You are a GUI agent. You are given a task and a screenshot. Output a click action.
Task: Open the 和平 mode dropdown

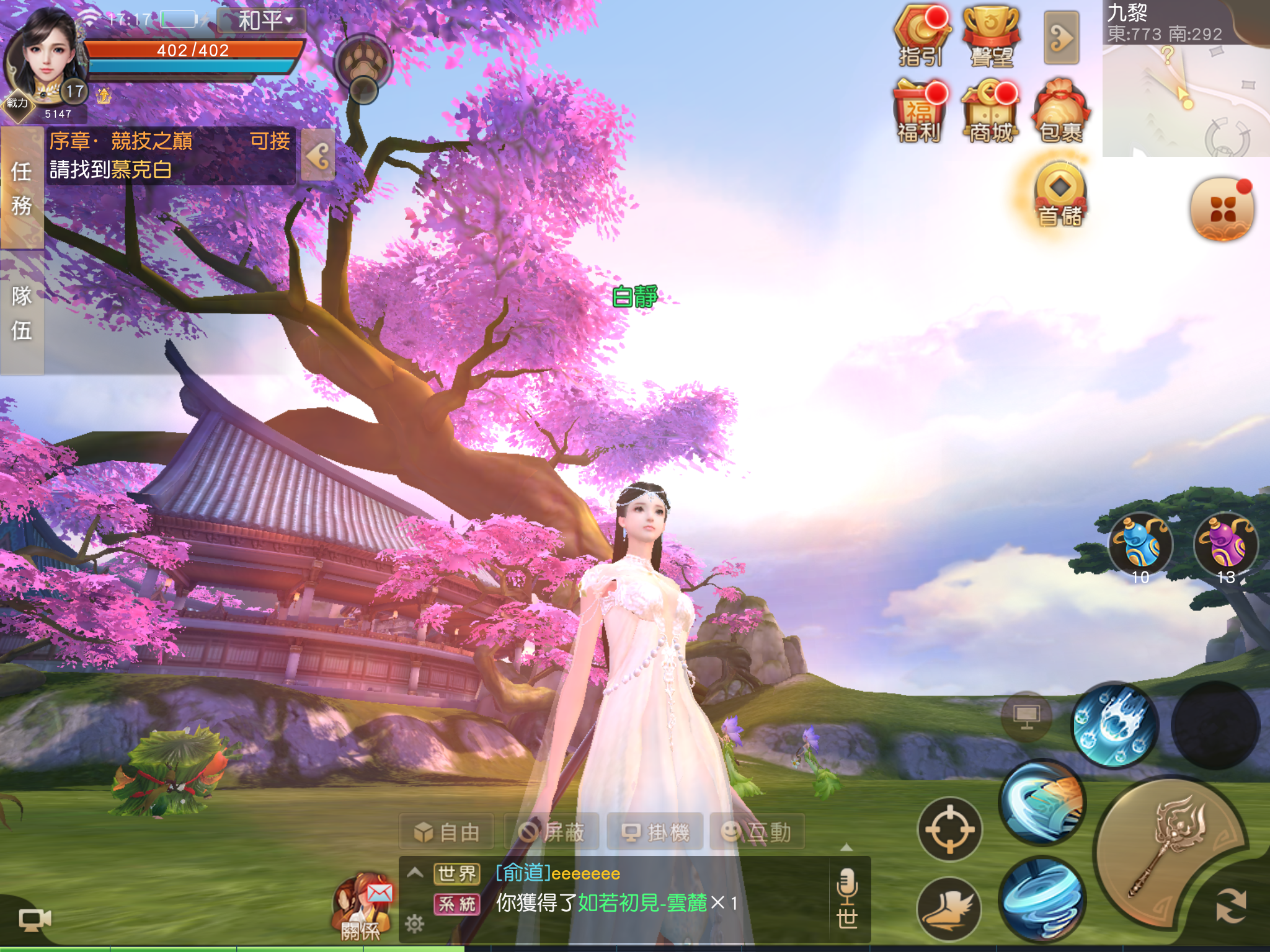263,19
